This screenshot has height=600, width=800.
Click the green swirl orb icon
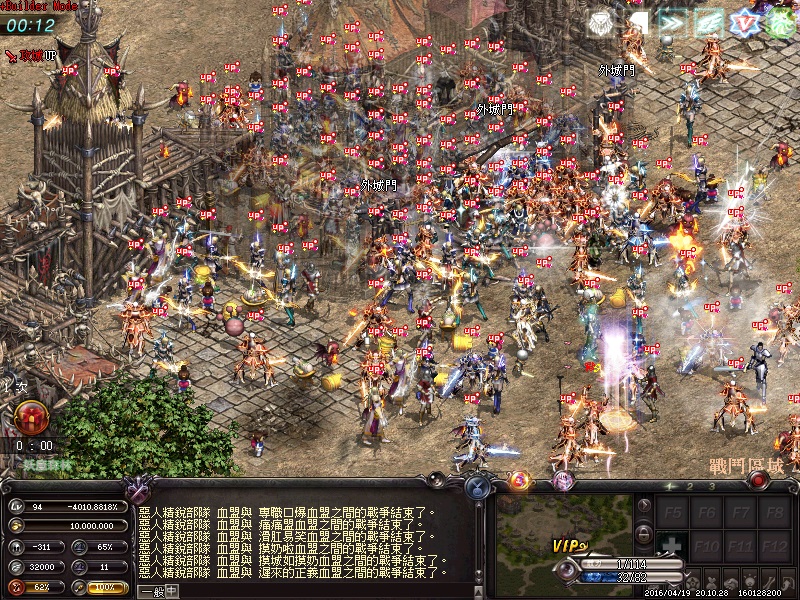[780, 24]
